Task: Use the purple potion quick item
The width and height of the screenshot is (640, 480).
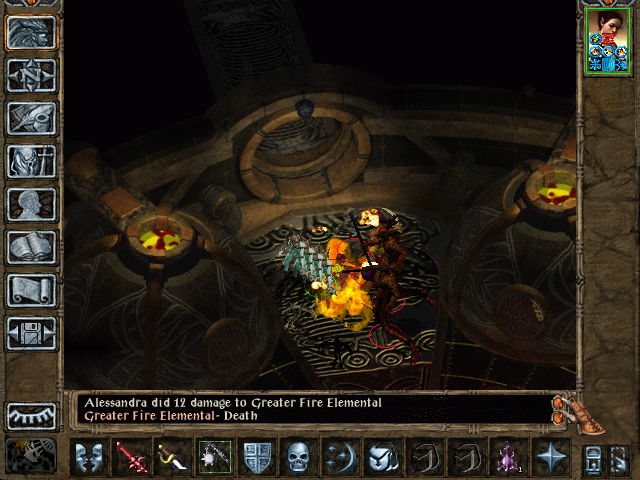Action: (x=506, y=457)
